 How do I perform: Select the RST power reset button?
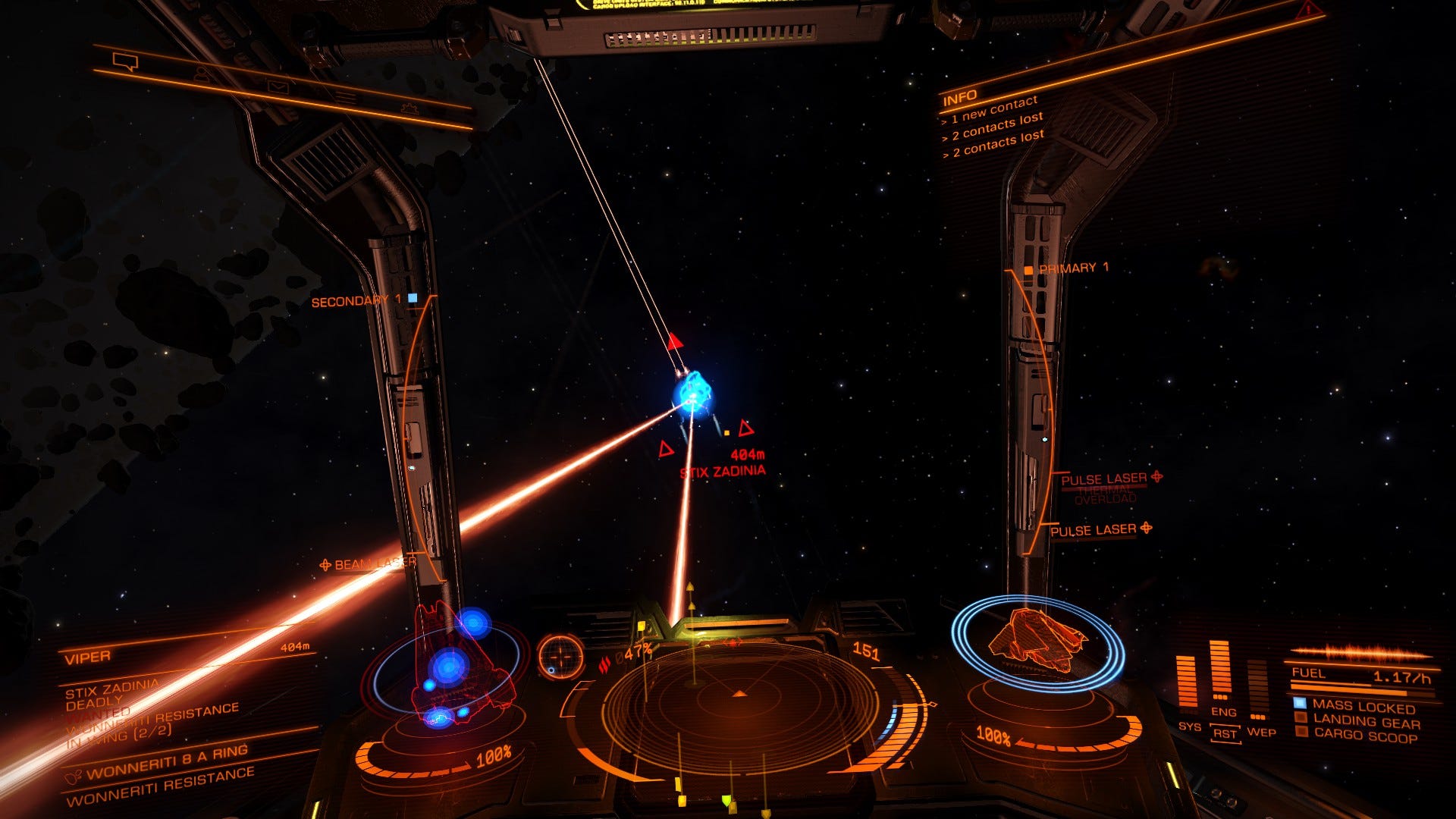[x=1224, y=733]
